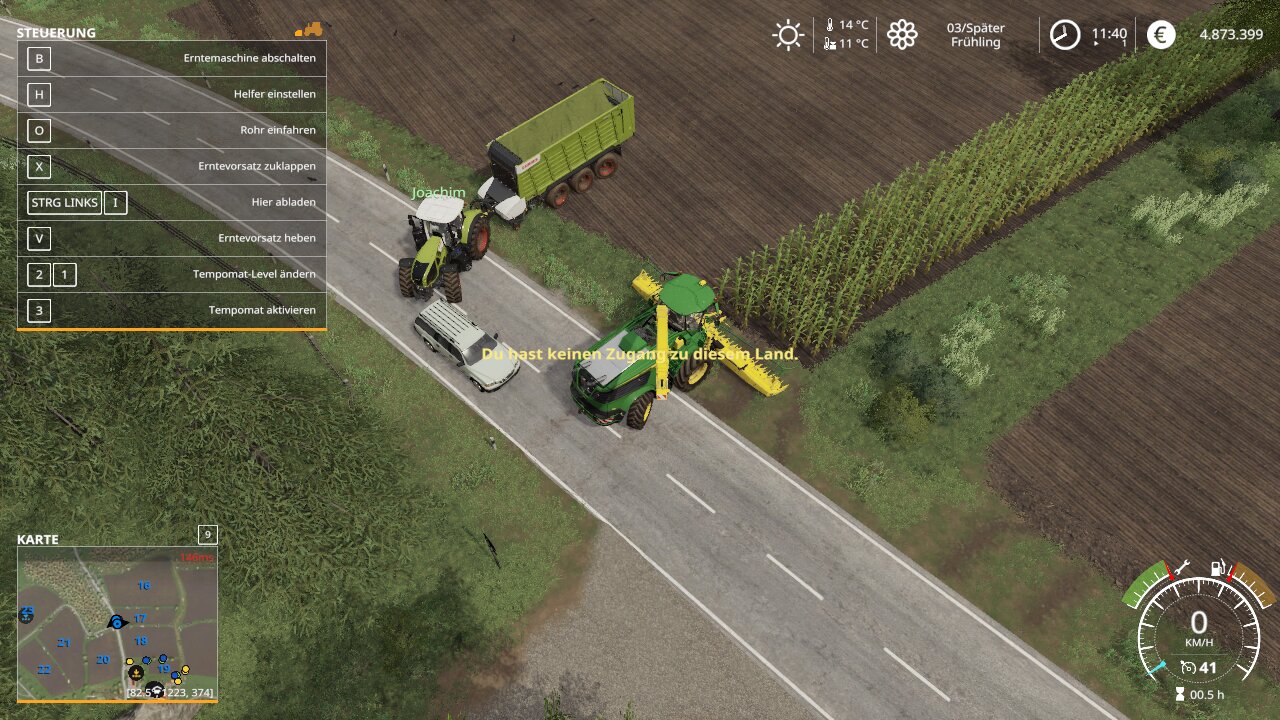Select field 20 on the minimap
Screen dimensions: 1280x720
click(102, 660)
